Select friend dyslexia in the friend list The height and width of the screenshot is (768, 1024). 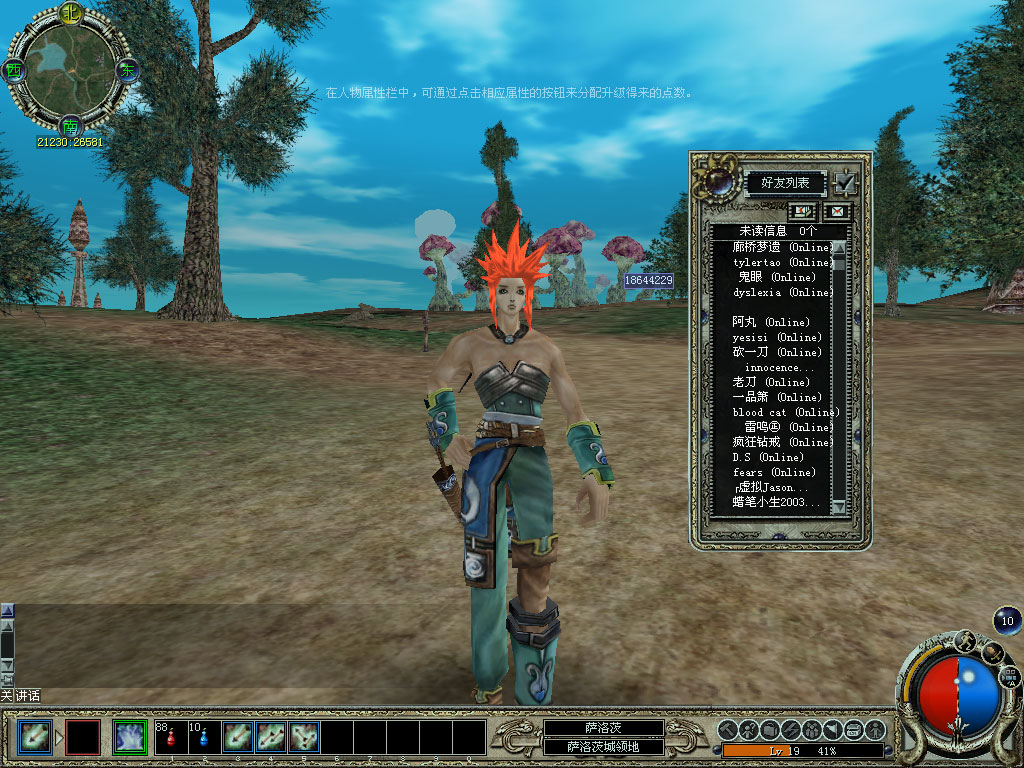pyautogui.click(x=781, y=292)
